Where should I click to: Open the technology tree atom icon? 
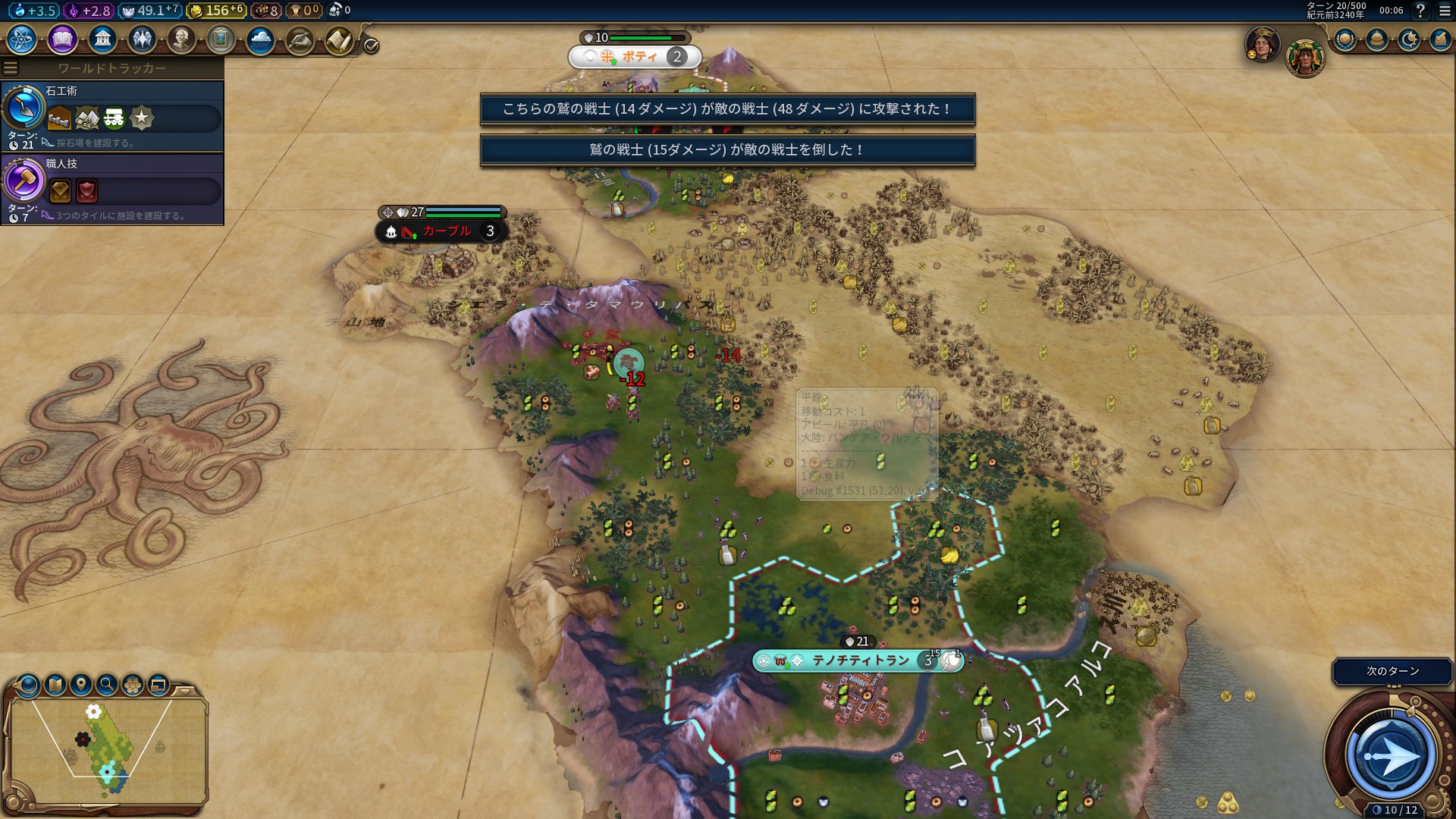pos(22,39)
